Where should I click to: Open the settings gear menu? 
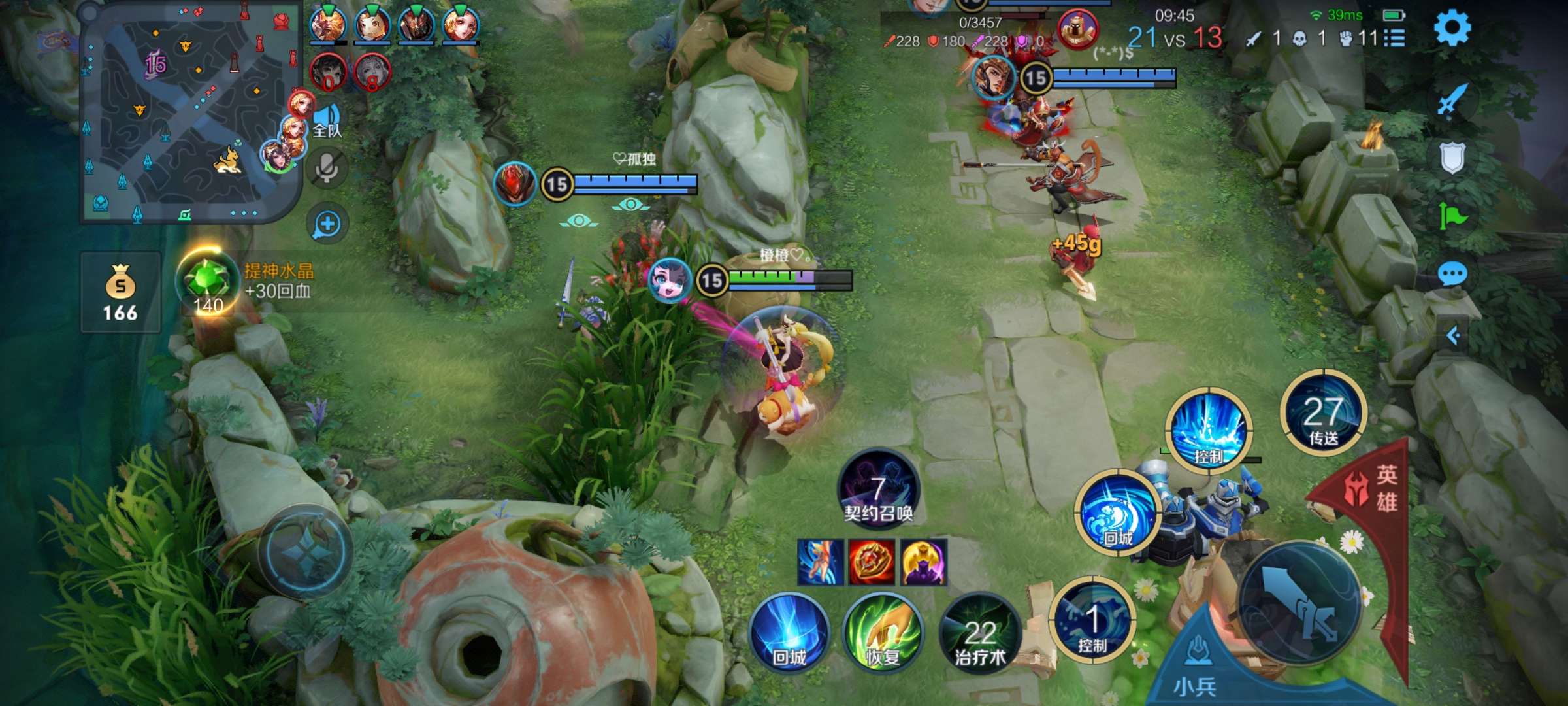click(1452, 28)
